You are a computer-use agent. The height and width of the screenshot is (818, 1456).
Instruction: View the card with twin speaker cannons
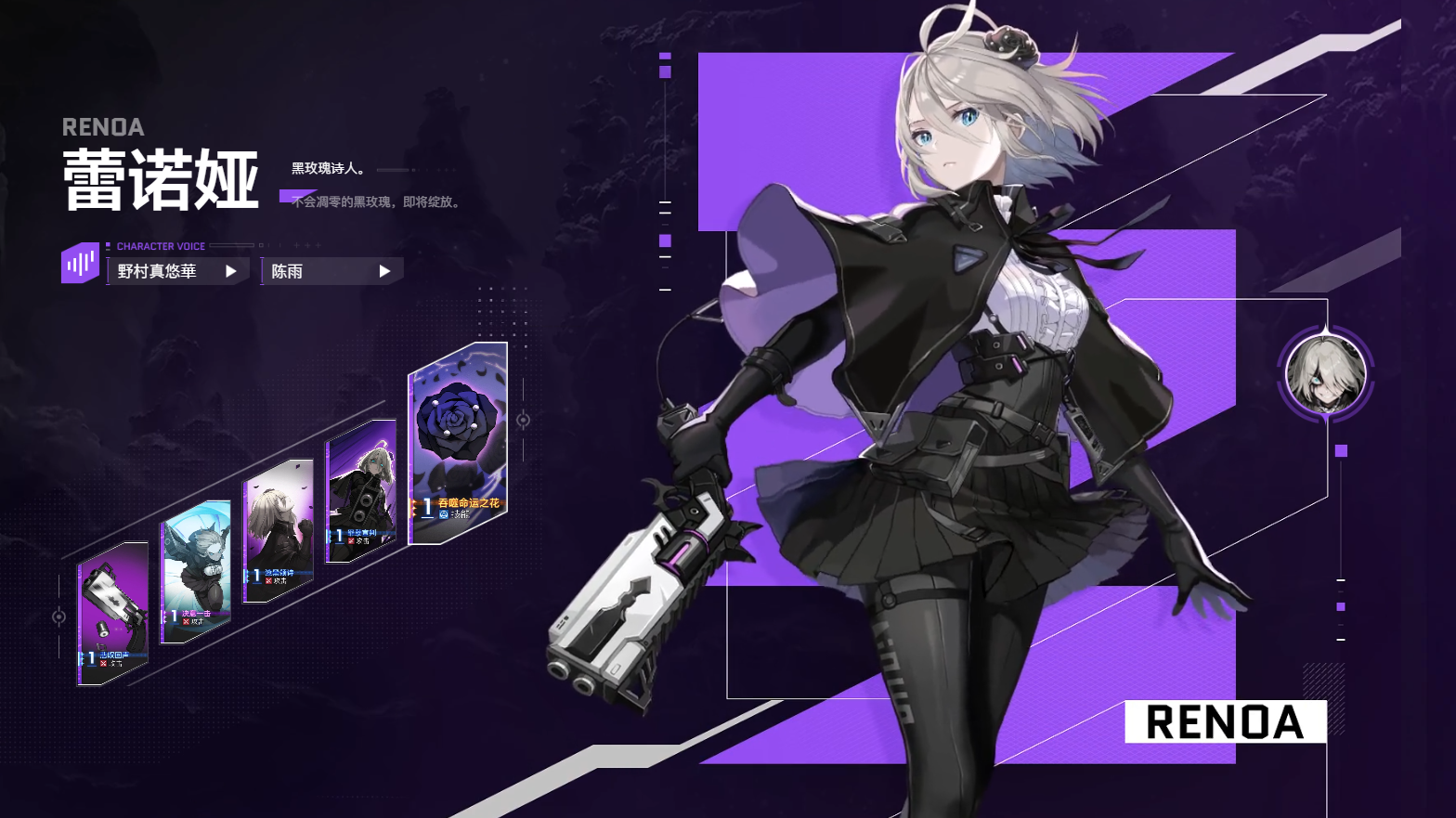(x=361, y=490)
